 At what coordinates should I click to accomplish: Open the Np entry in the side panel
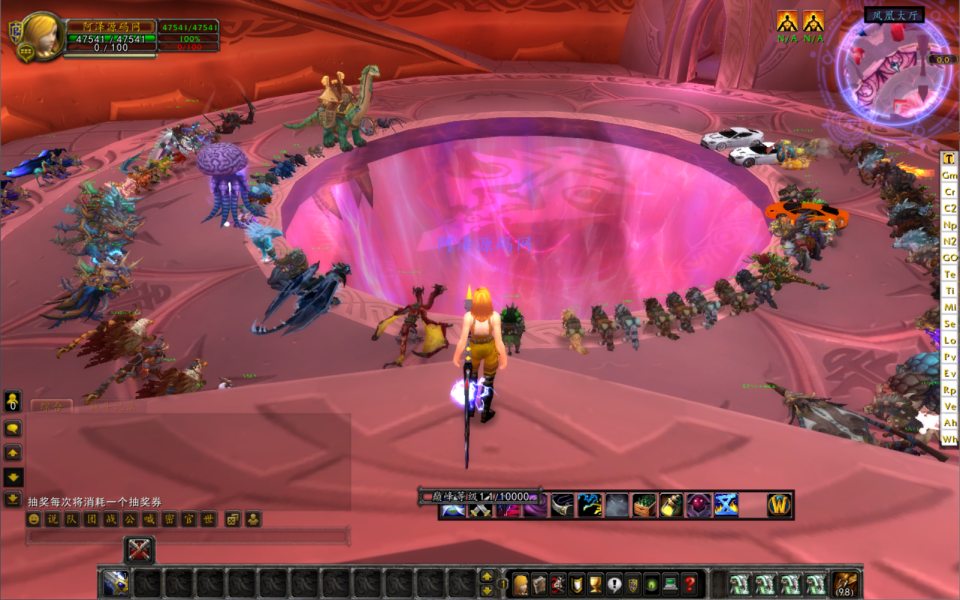[x=949, y=224]
